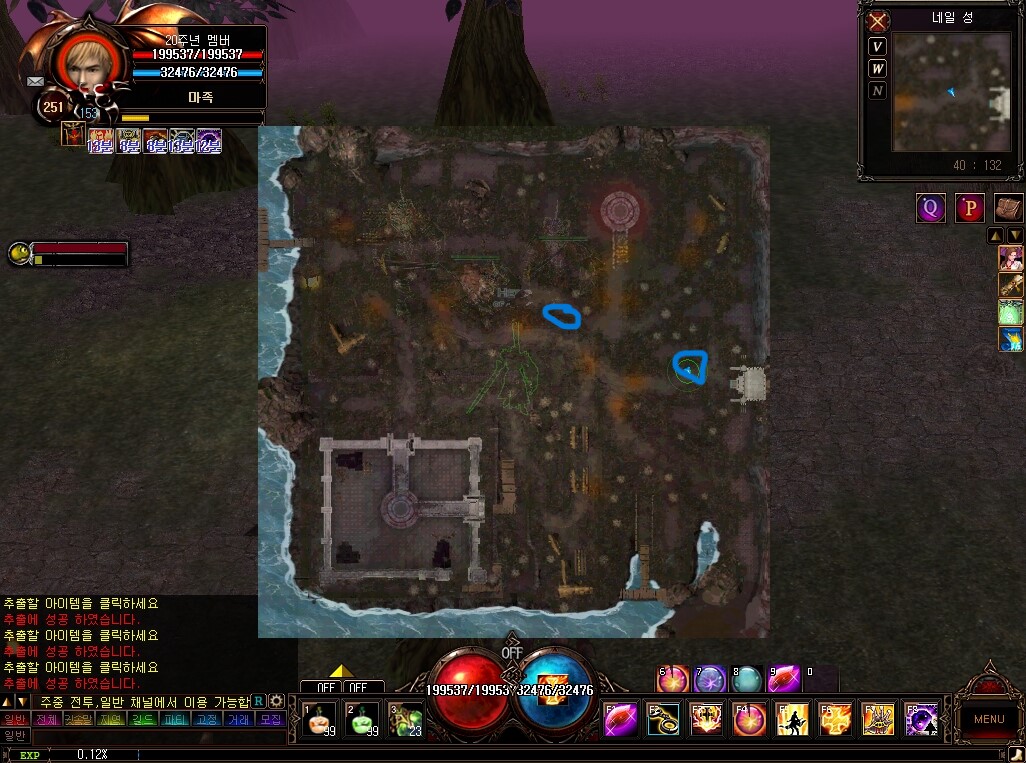The height and width of the screenshot is (763, 1026).
Task: Activate the F2 chain skill
Action: point(663,720)
